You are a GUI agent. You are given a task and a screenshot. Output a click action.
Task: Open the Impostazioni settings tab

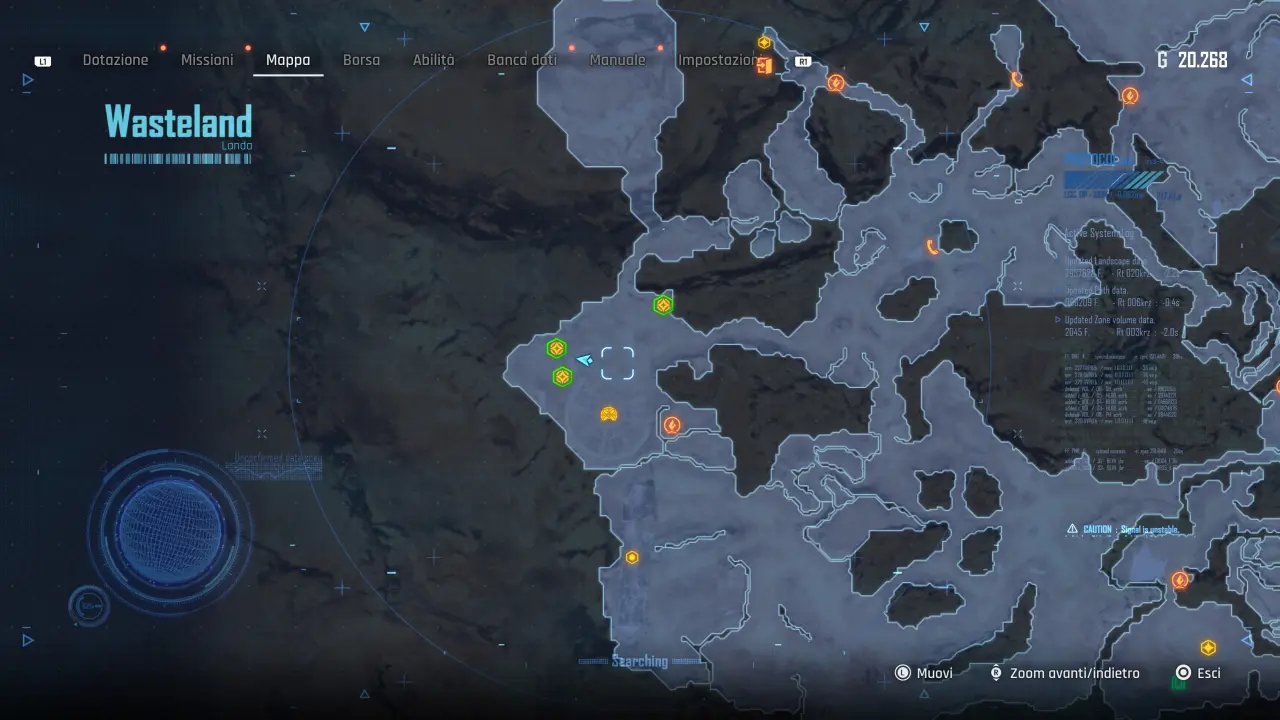[718, 60]
